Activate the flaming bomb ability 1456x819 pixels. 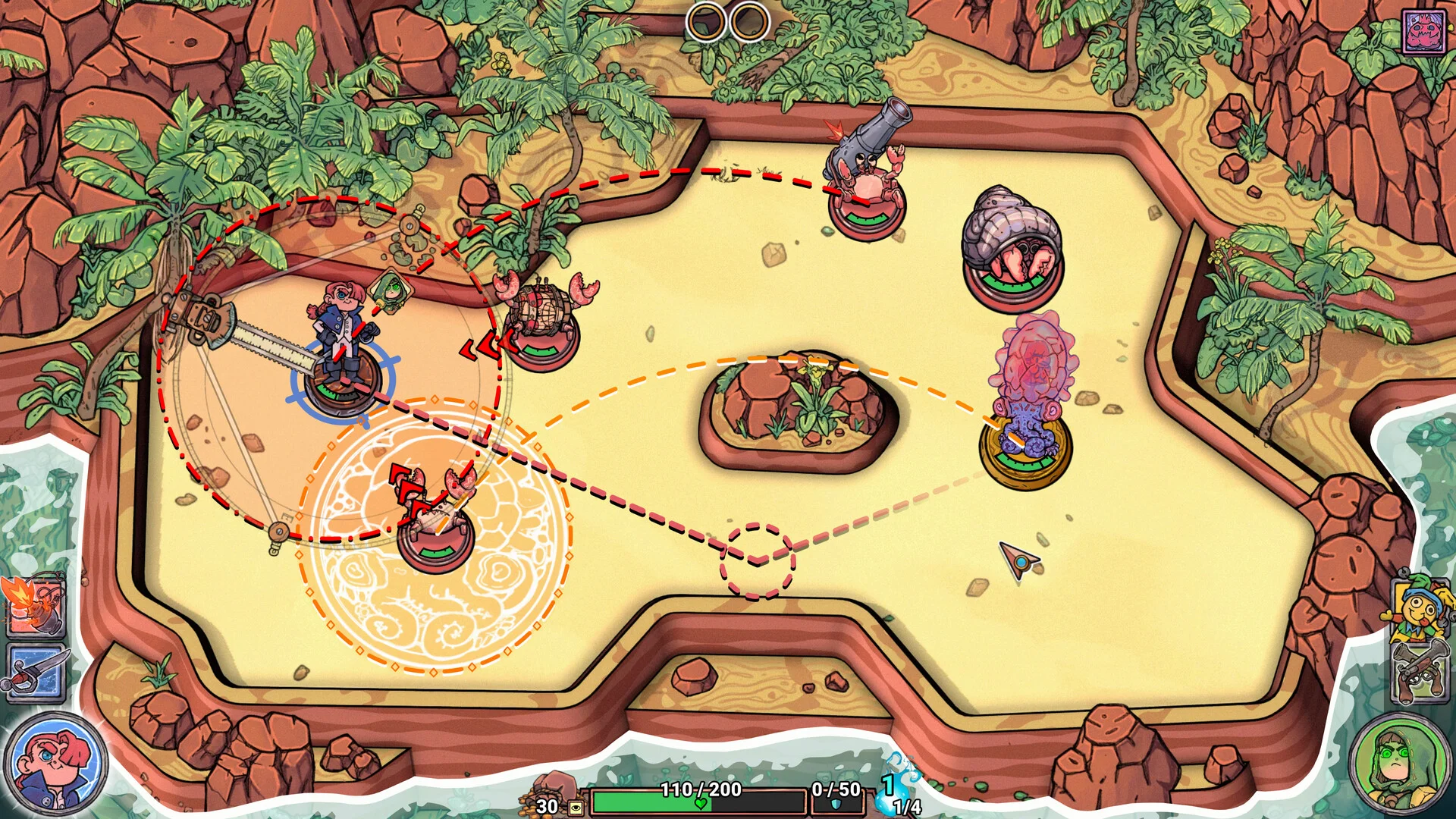[x=34, y=607]
